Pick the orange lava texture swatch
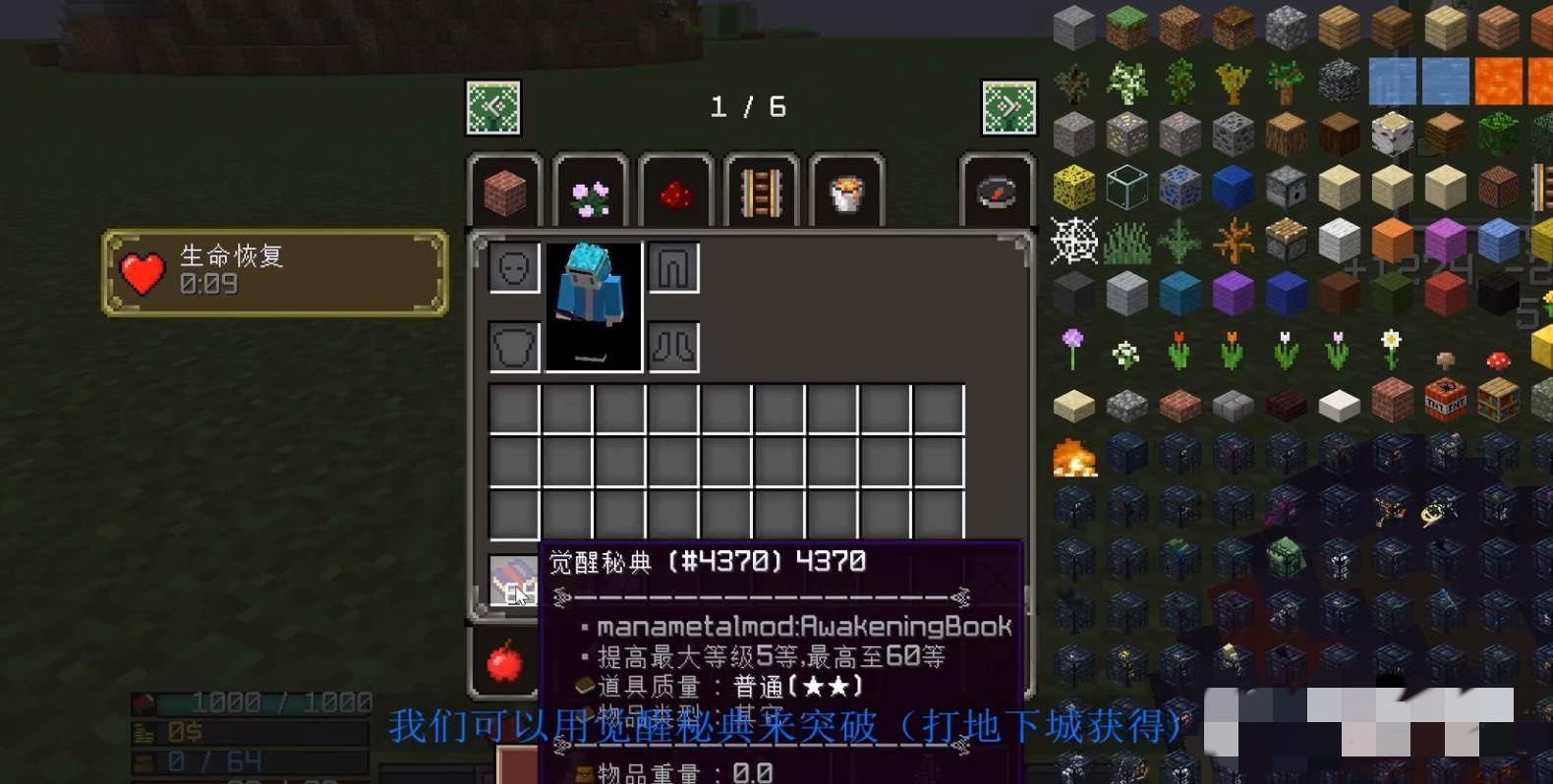This screenshot has height=784, width=1553. point(1499,81)
